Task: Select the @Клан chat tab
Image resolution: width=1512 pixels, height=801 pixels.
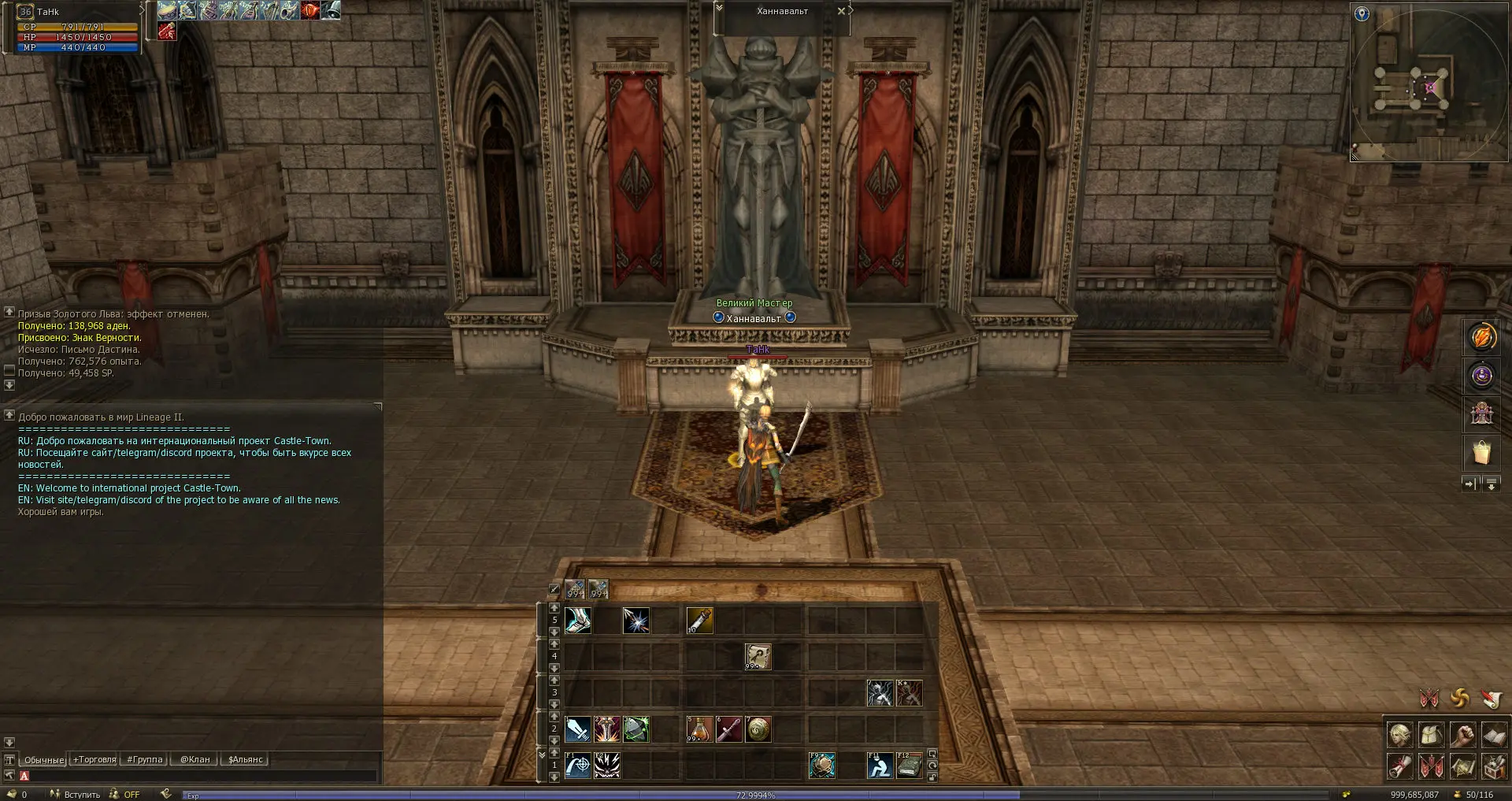Action: [195, 759]
